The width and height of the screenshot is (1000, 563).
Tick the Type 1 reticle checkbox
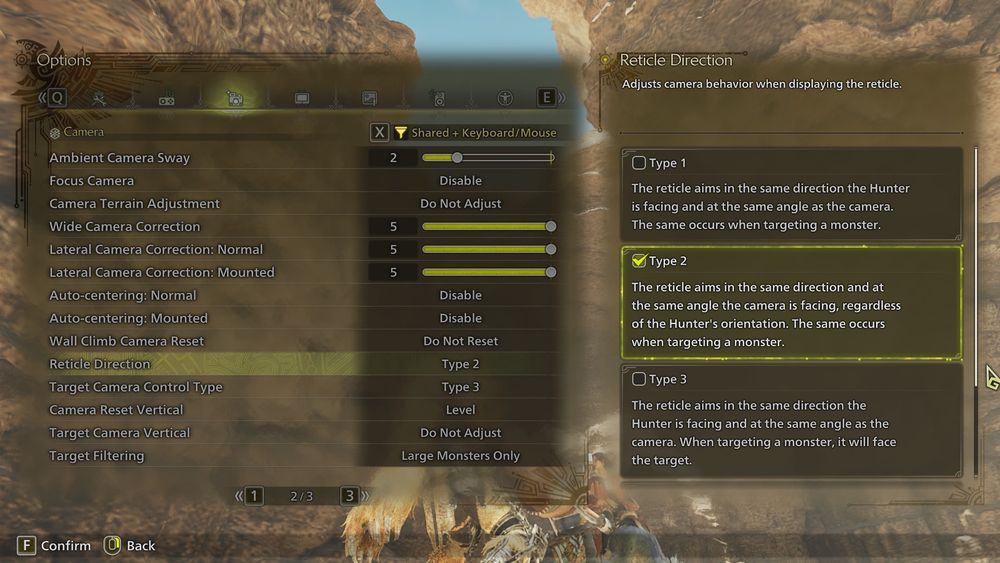[639, 163]
